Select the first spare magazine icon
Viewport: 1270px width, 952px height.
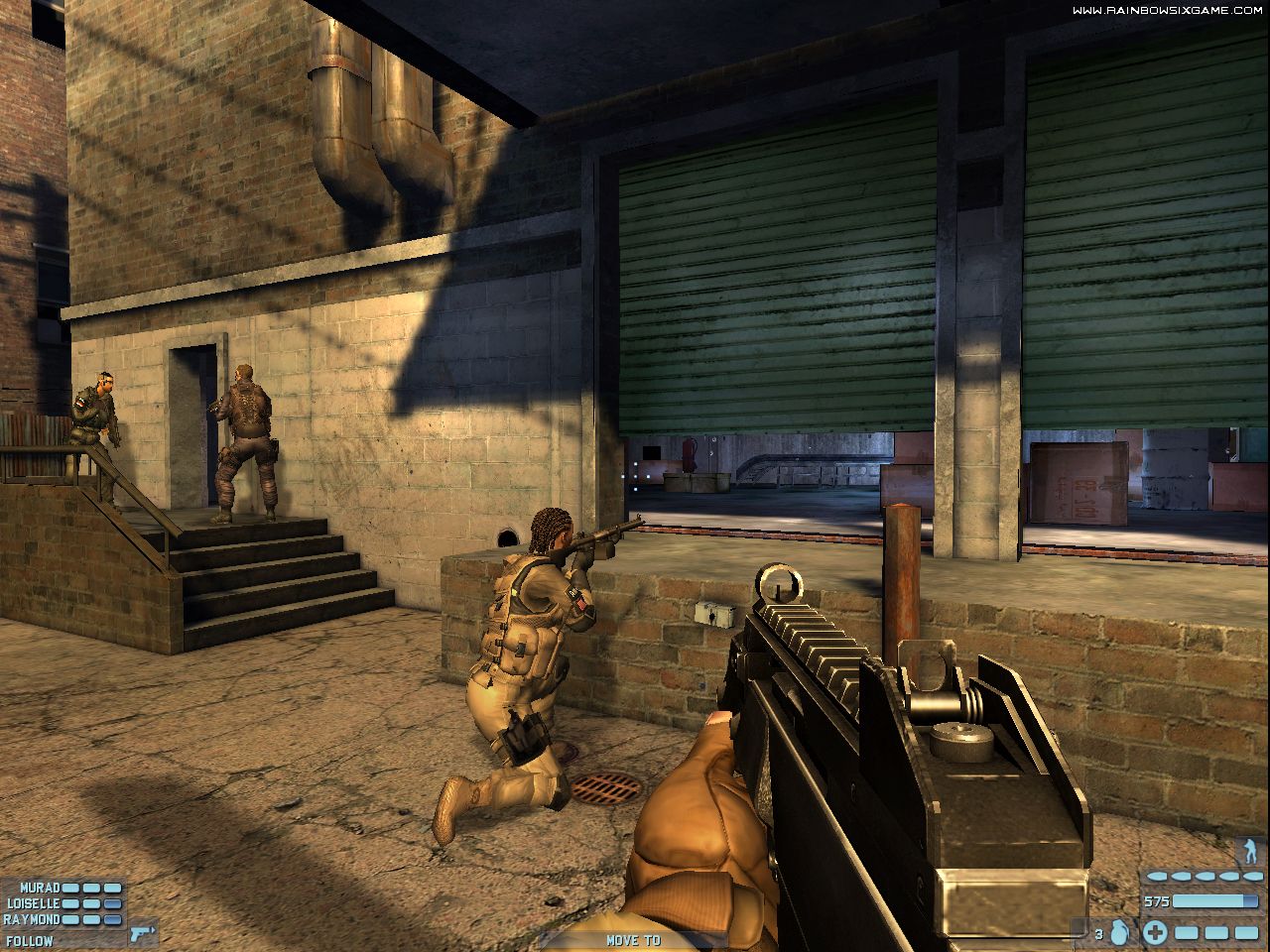pyautogui.click(x=1187, y=933)
